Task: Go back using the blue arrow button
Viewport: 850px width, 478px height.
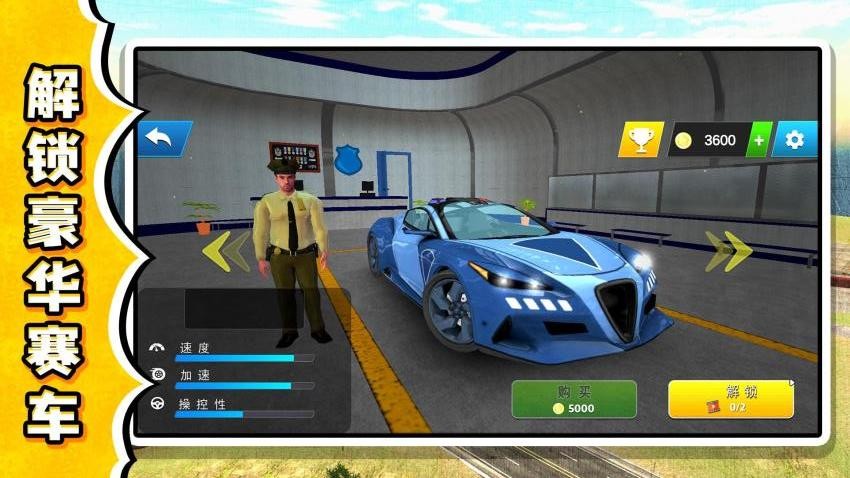Action: click(164, 138)
